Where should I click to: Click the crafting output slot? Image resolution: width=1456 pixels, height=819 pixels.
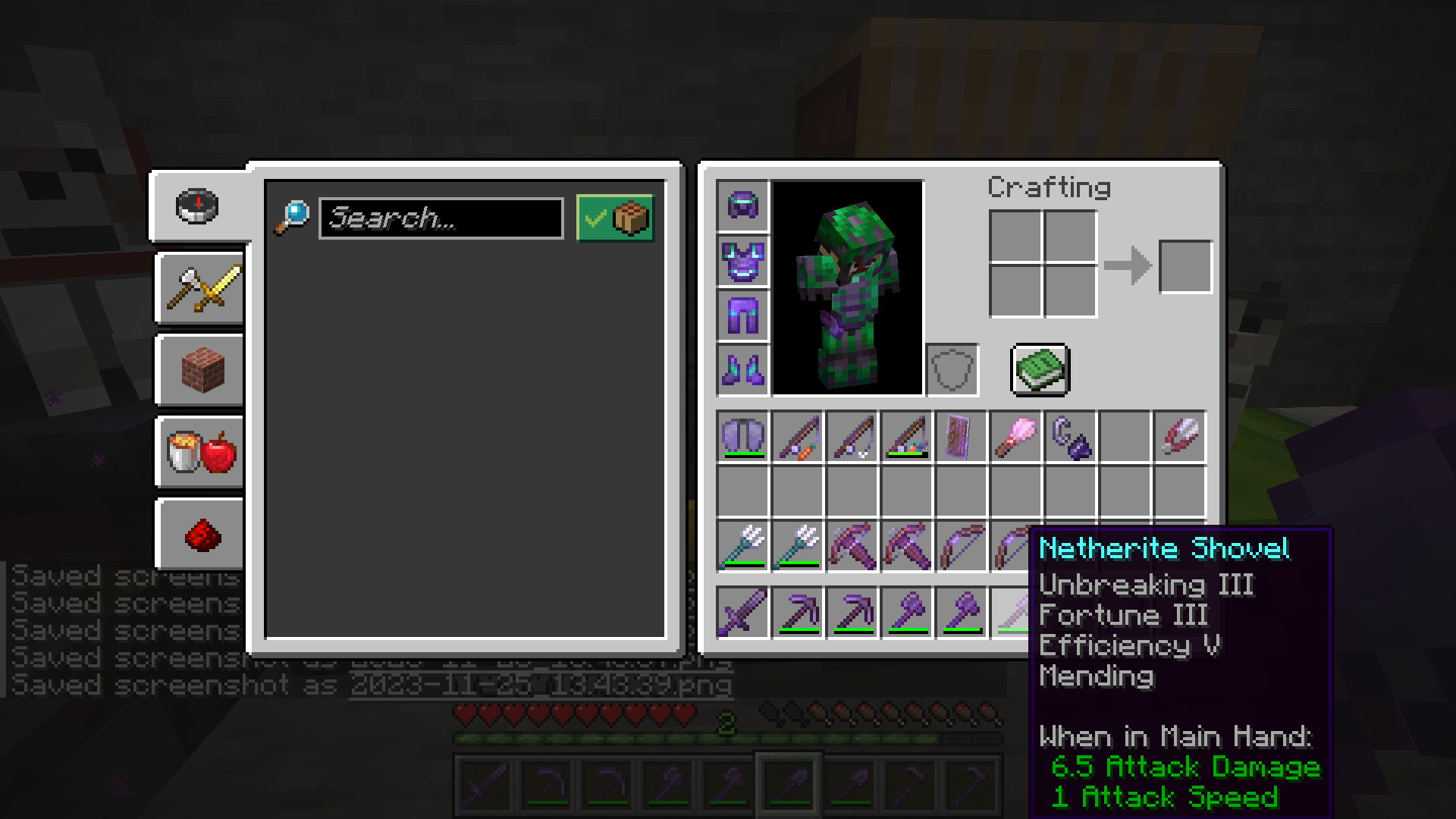pos(1185,265)
